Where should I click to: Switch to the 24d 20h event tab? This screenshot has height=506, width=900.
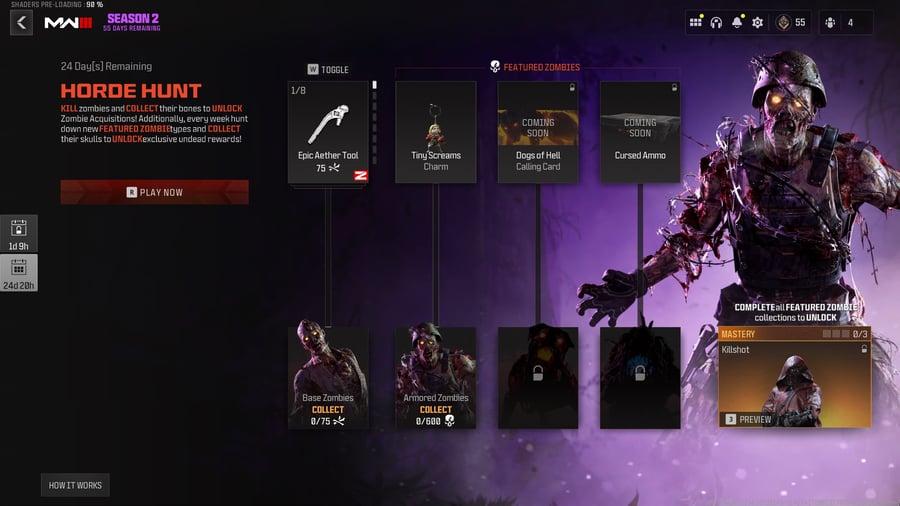(x=20, y=273)
